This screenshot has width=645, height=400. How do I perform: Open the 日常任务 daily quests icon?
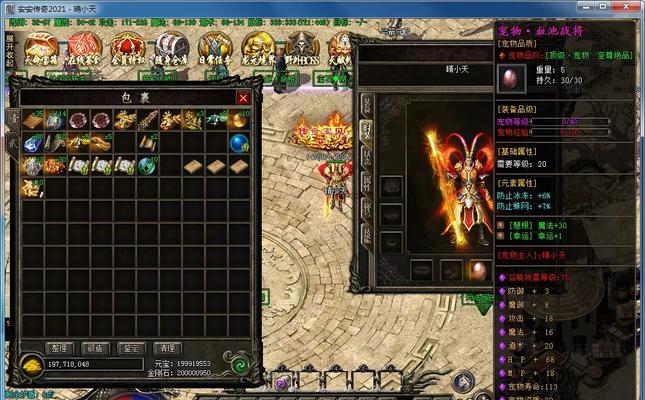tap(215, 48)
